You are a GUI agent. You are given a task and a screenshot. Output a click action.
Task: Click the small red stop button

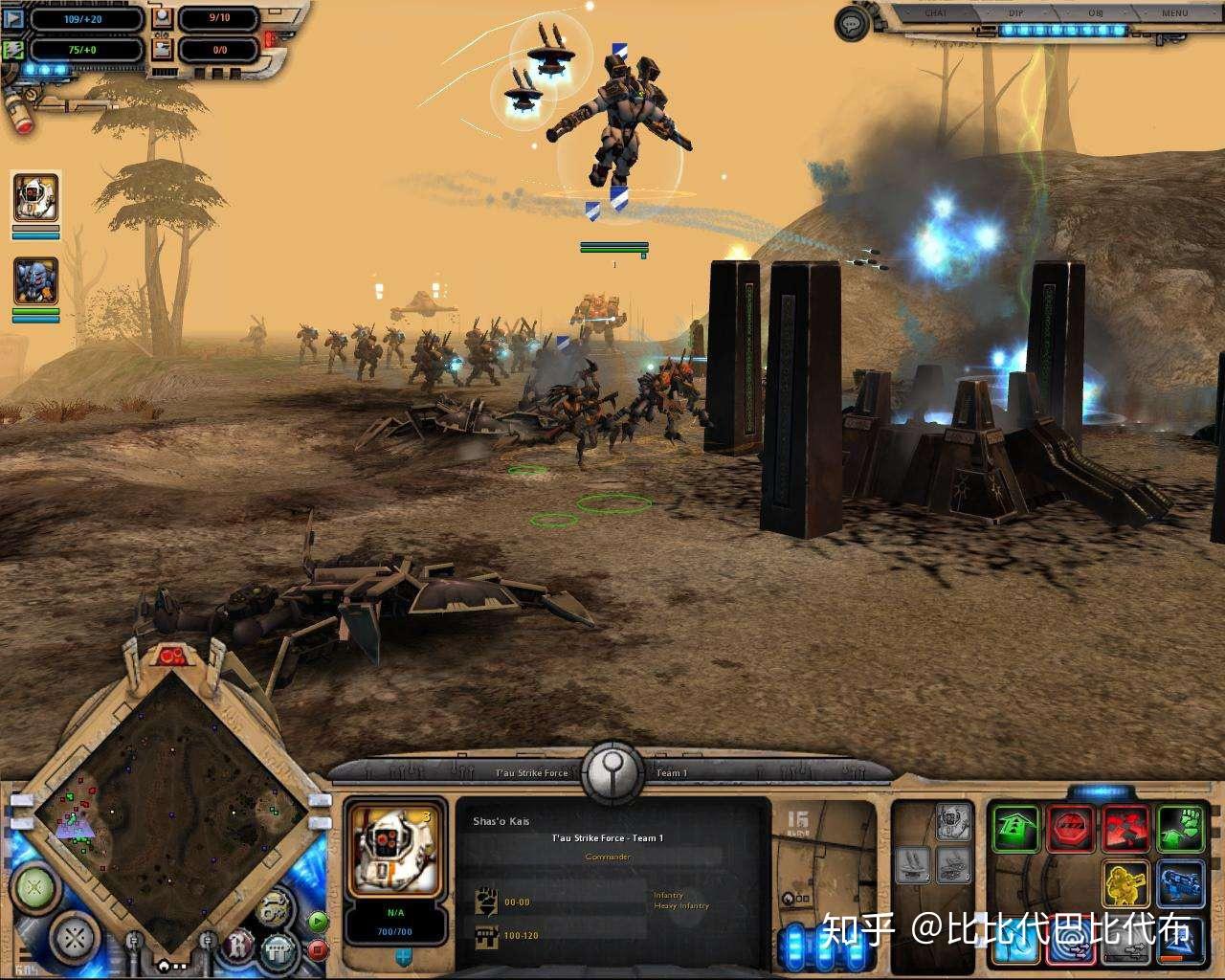coord(318,950)
